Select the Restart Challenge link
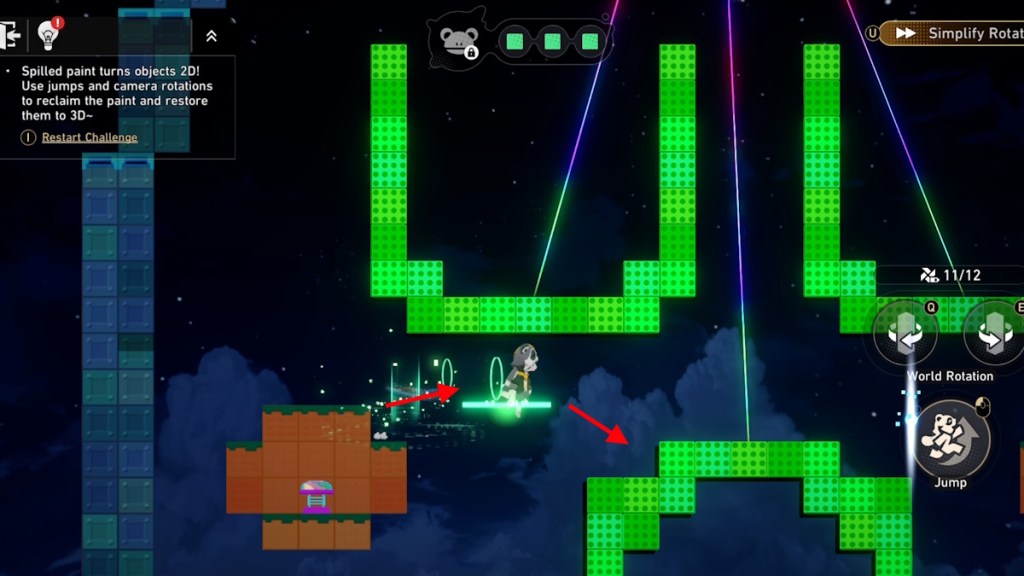Screen dimensions: 1024x576 coord(90,137)
